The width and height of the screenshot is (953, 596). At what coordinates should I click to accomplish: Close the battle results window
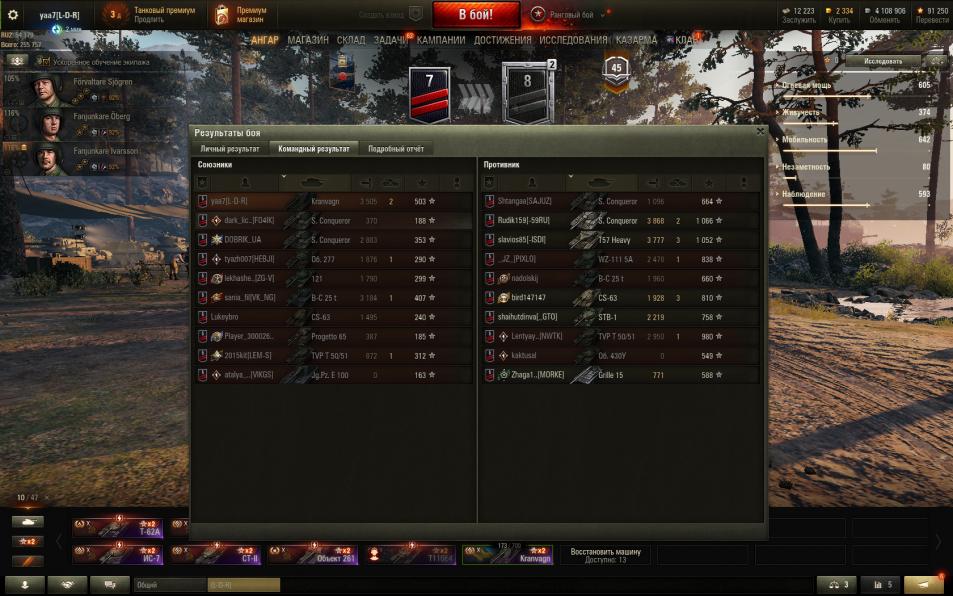(760, 131)
